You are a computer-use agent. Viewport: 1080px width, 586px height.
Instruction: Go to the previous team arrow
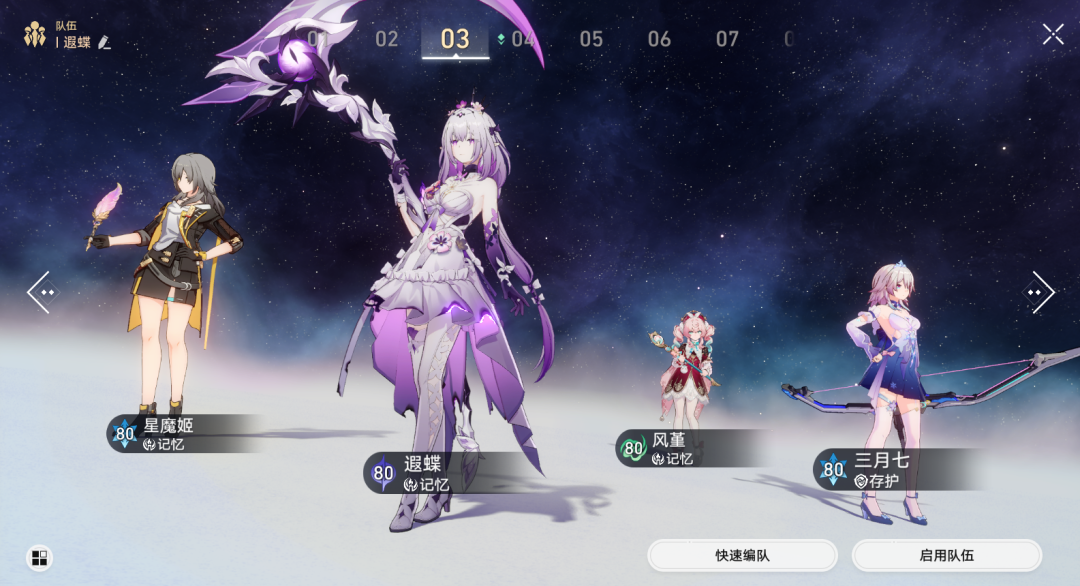coord(42,292)
